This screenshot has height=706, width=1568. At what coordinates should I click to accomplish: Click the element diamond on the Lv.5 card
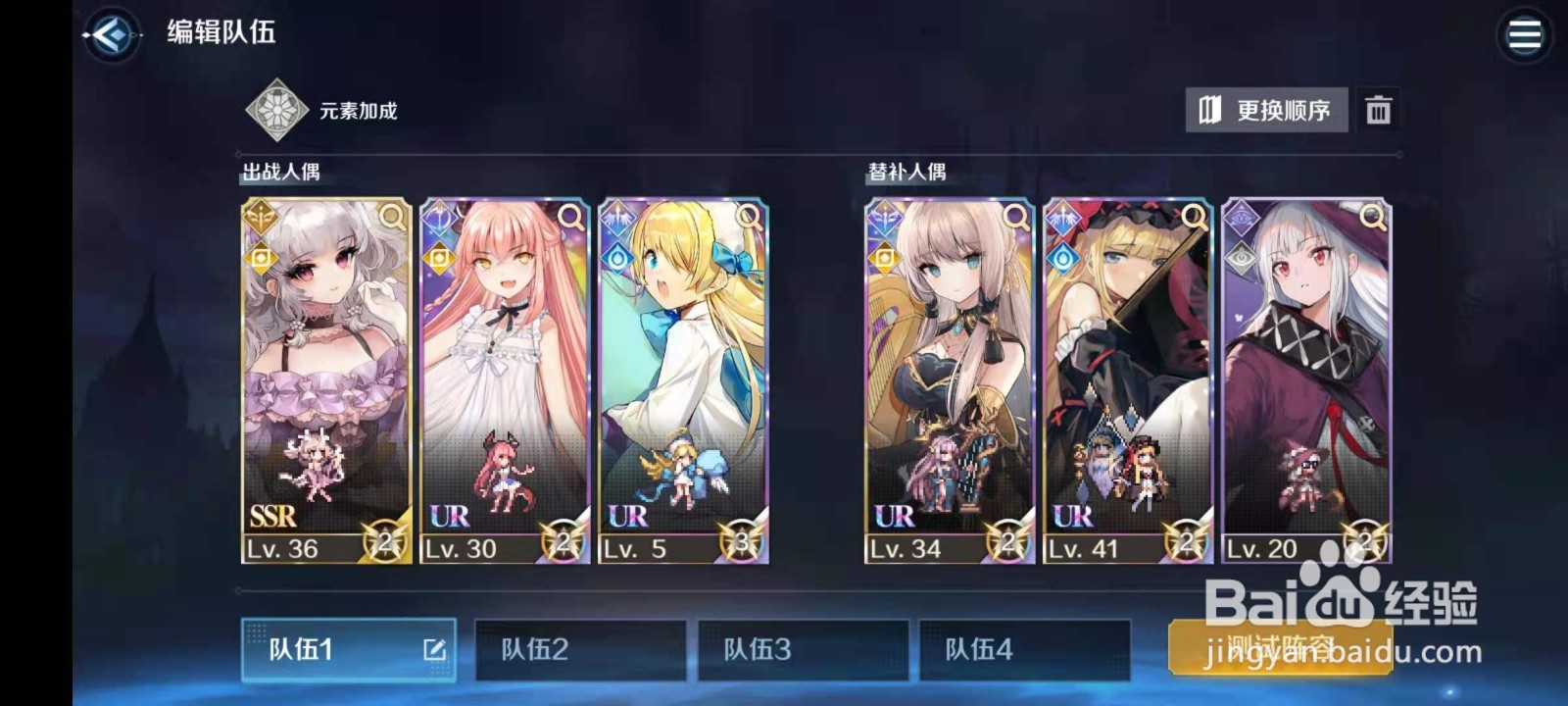617,257
